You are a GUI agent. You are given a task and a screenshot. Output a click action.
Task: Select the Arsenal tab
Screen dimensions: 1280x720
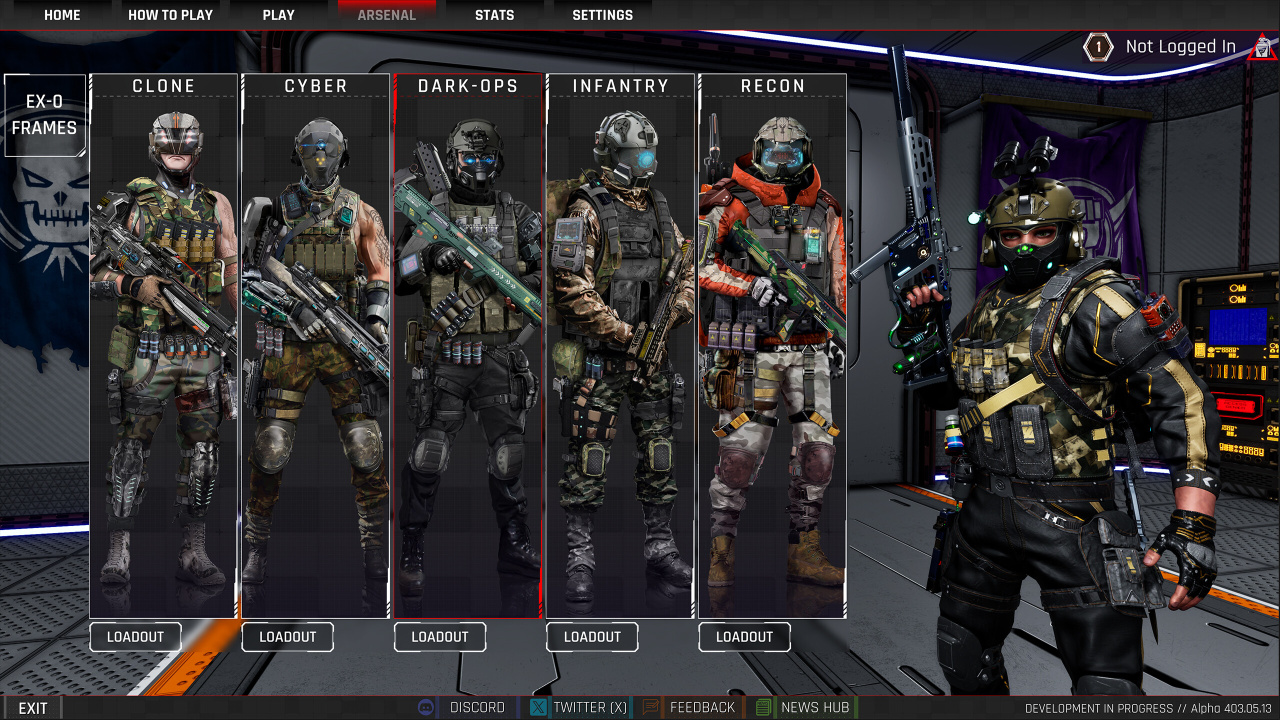(x=387, y=15)
